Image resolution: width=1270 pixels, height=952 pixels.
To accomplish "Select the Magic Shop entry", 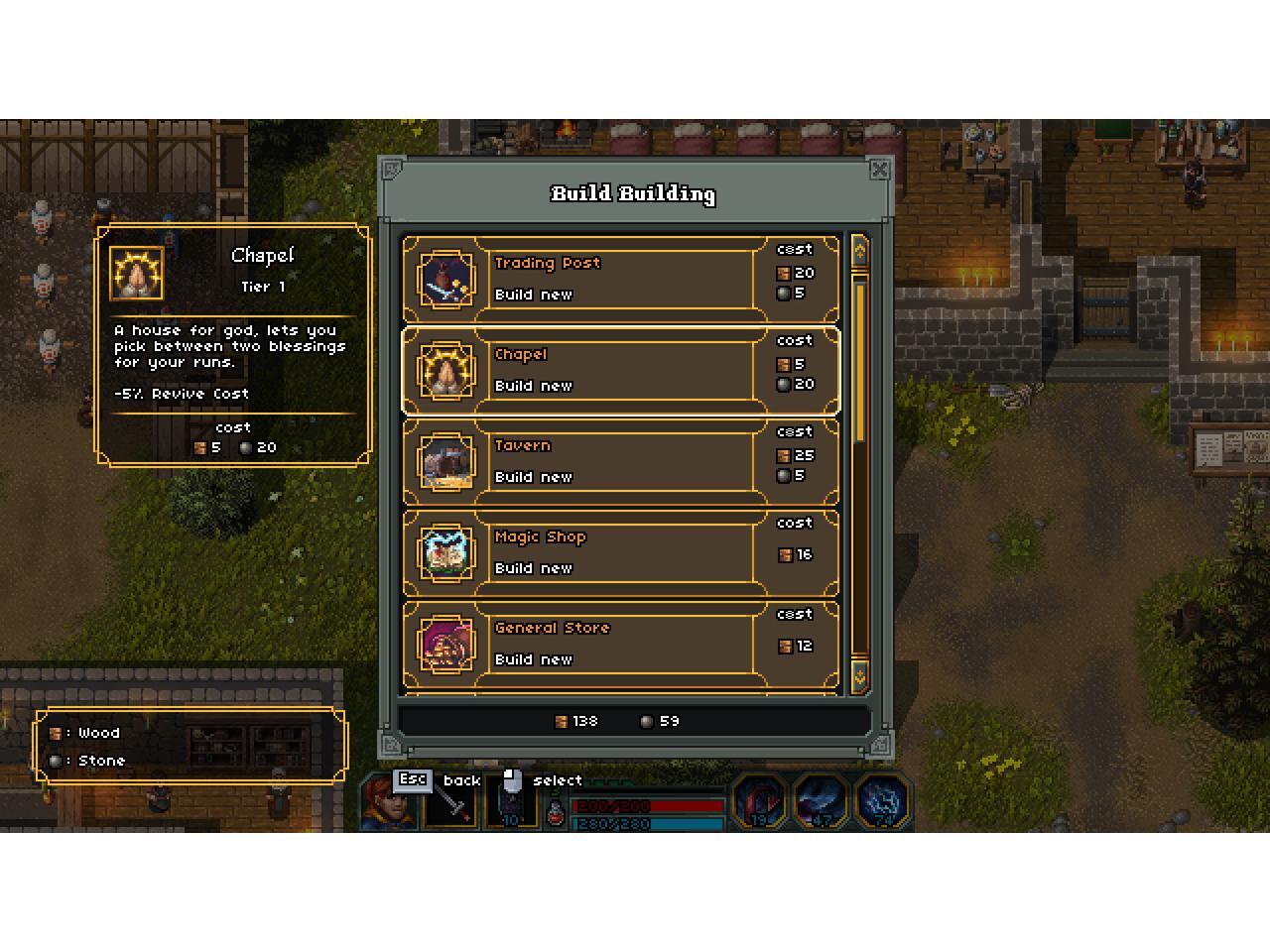I will click(x=620, y=552).
